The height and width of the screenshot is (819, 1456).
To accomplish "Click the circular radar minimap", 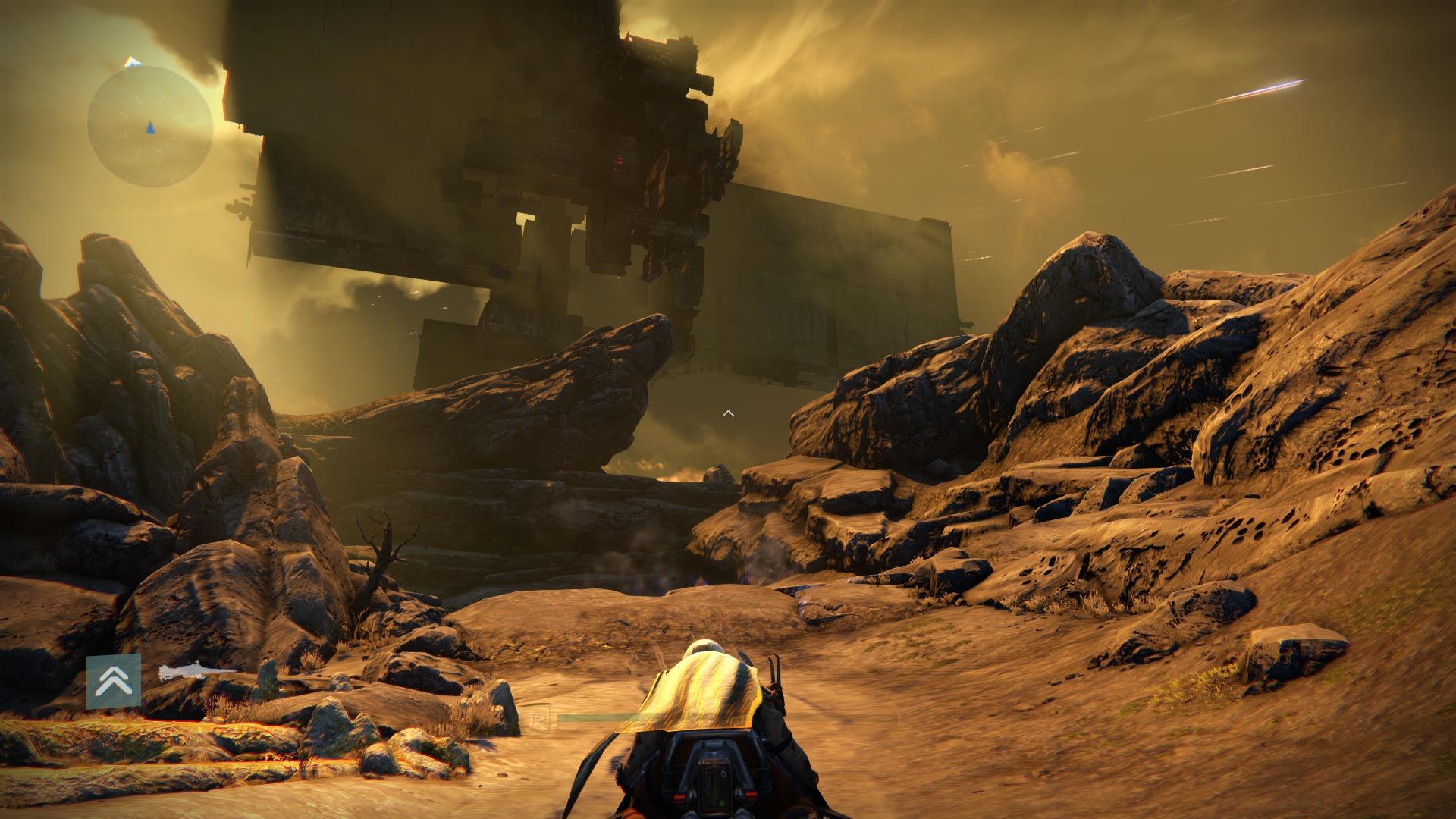I will tap(149, 127).
